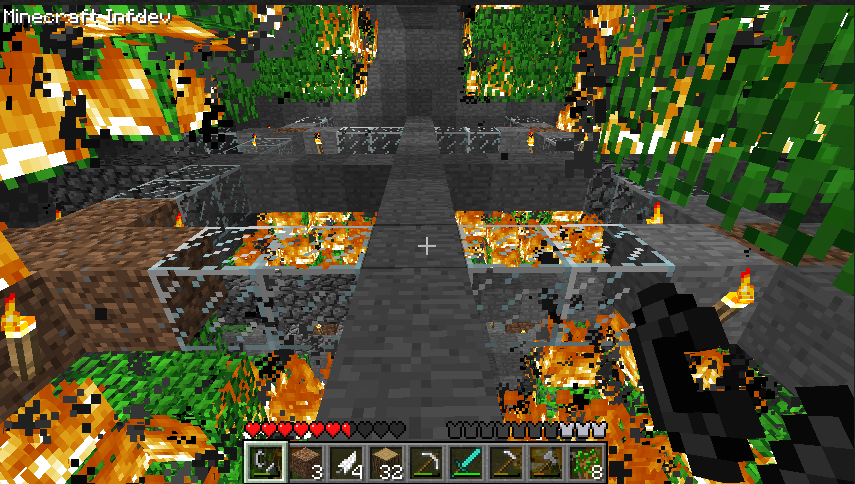
Task: Select the flint and steel hotbar slot
Action: (x=265, y=462)
